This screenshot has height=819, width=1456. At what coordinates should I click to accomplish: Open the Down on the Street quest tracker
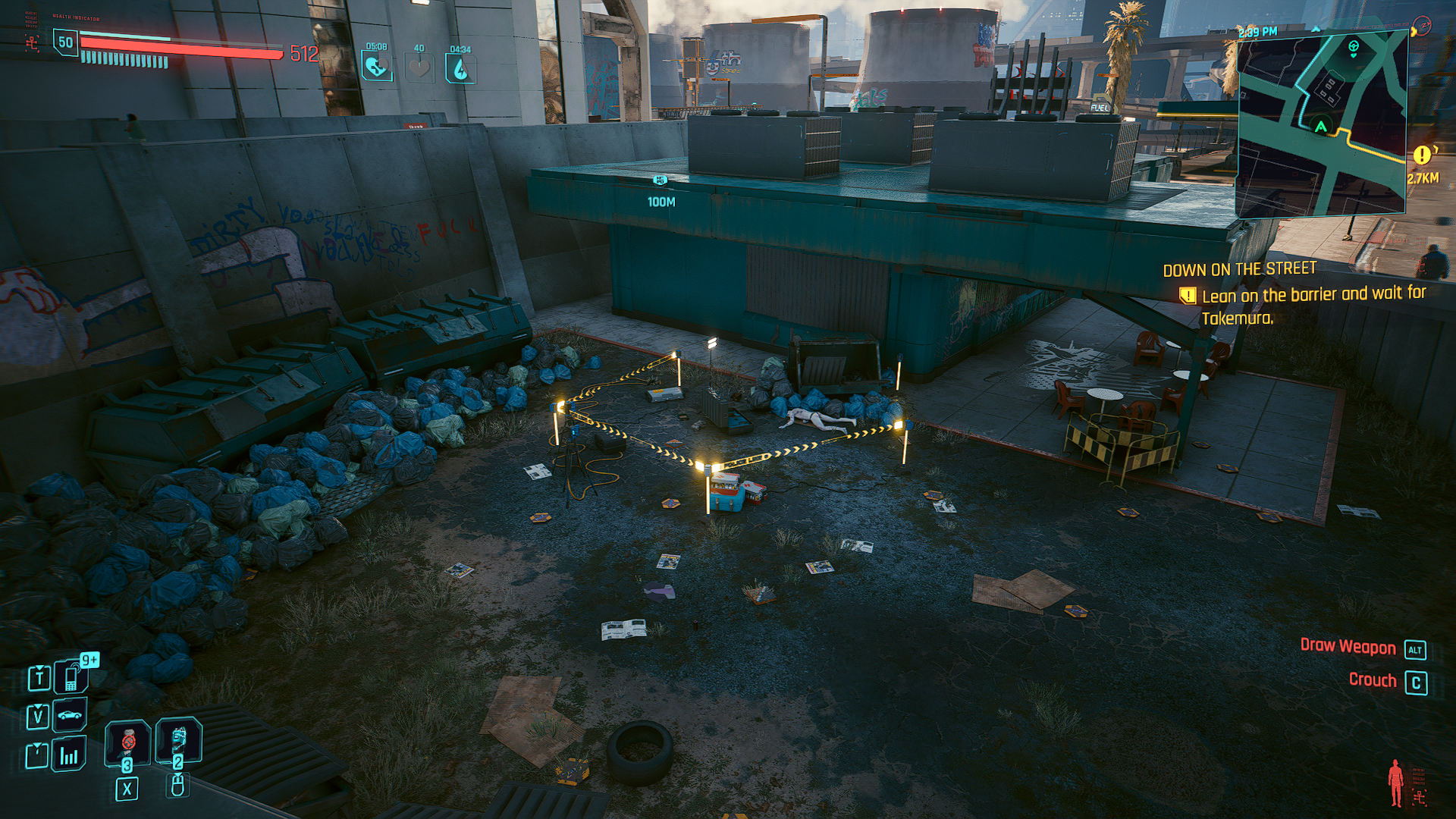click(1239, 269)
